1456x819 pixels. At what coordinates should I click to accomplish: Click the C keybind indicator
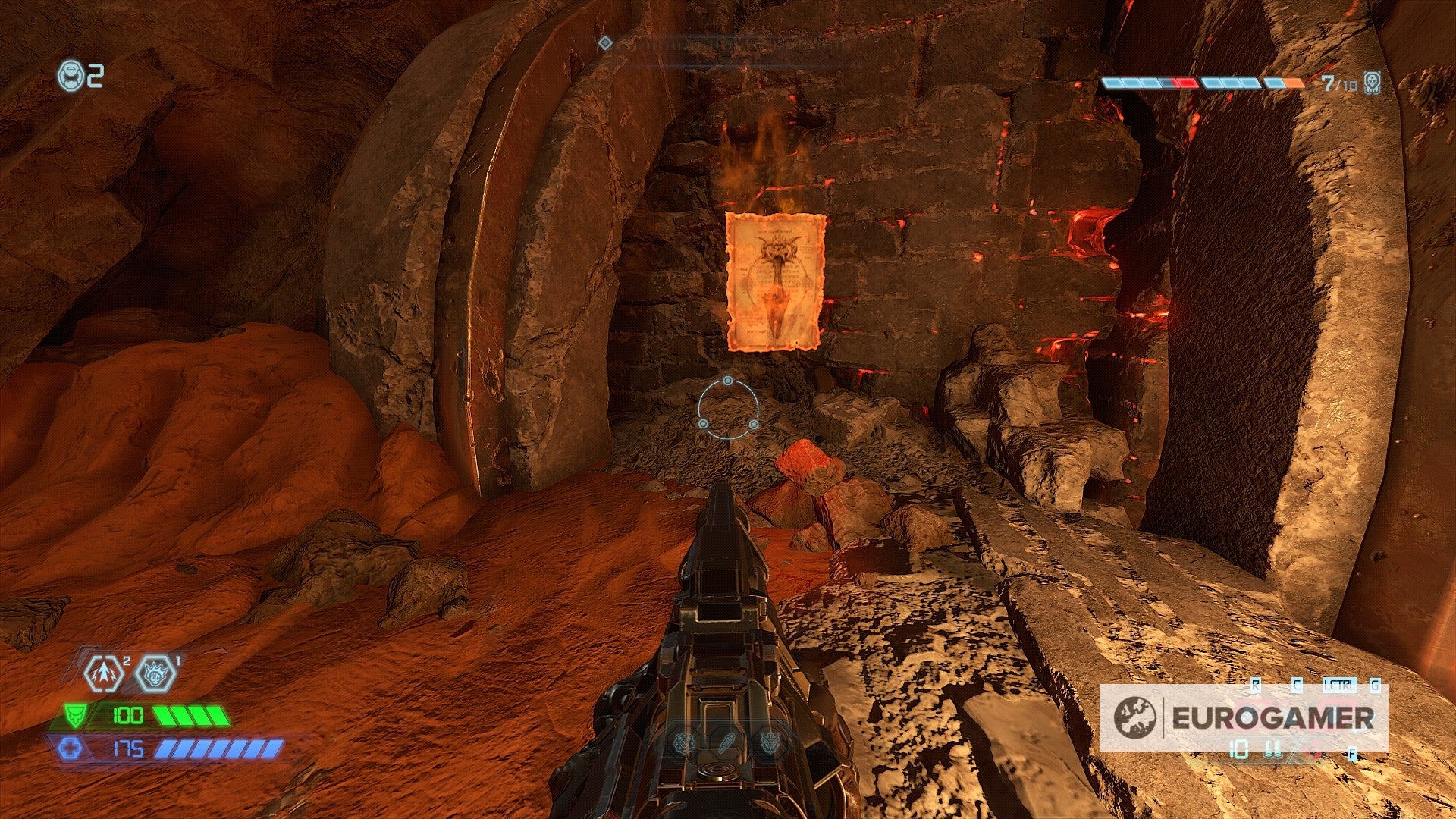1298,684
